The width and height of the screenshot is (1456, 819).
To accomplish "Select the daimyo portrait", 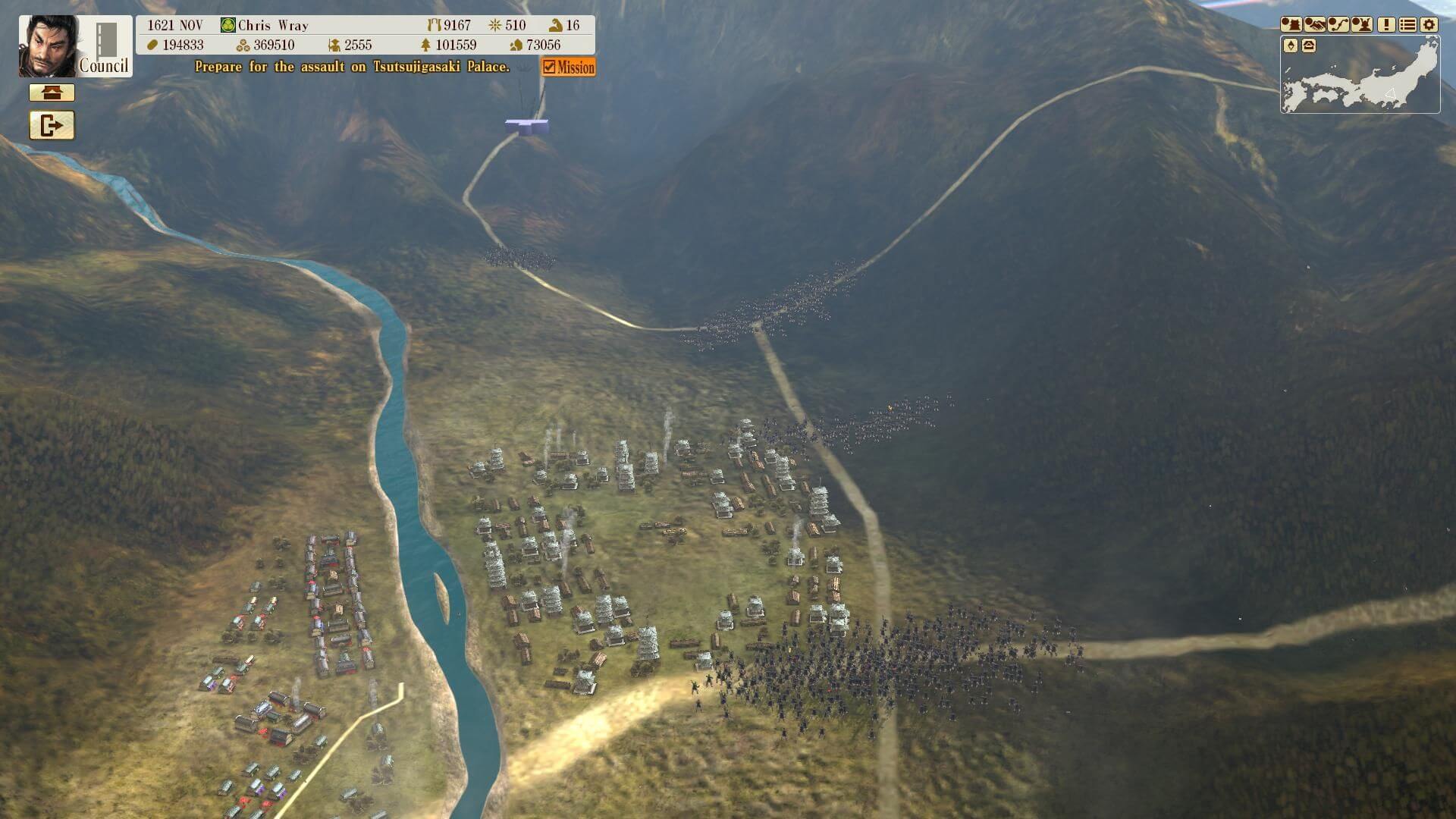I will (x=48, y=46).
